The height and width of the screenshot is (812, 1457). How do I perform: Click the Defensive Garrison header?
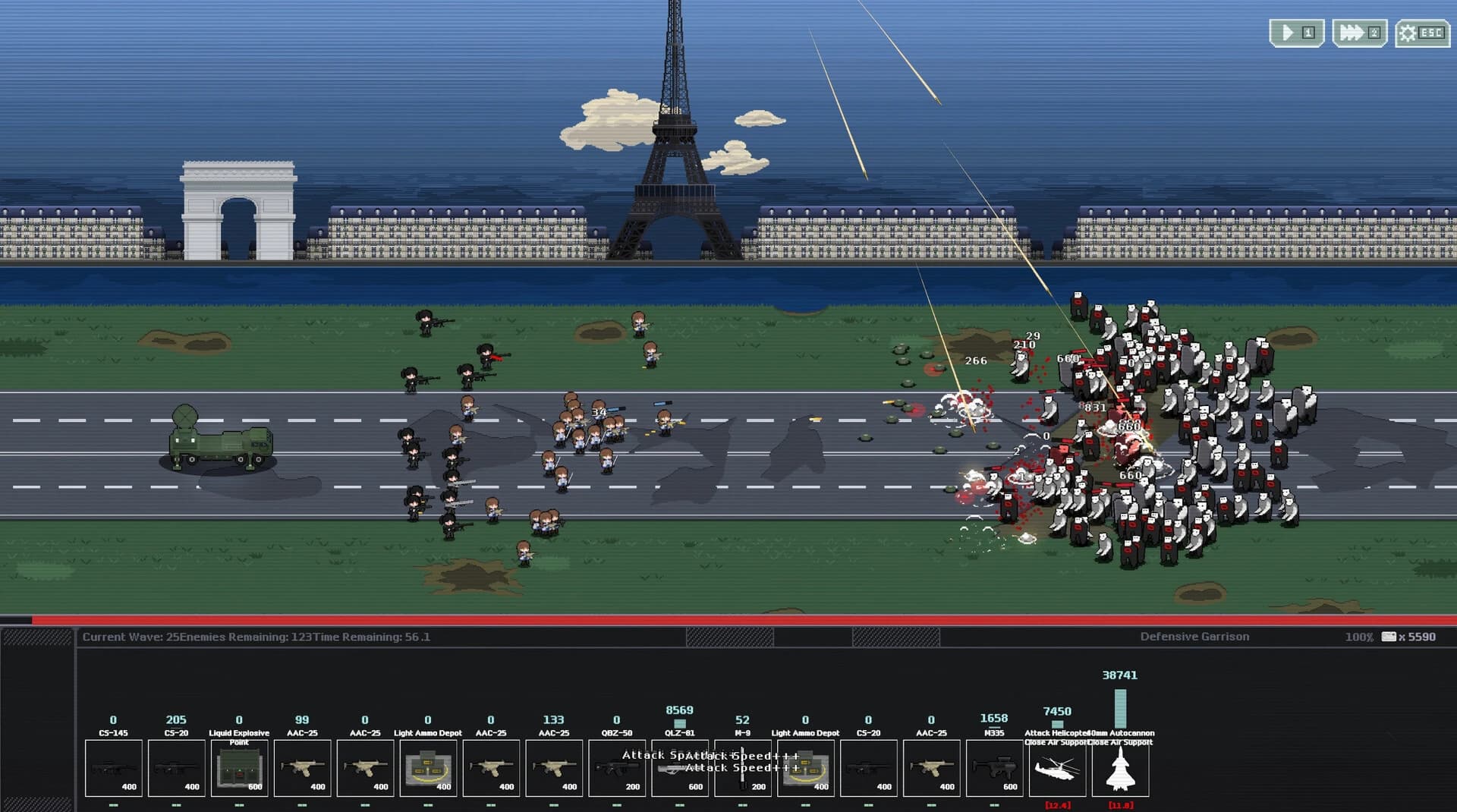(1194, 637)
